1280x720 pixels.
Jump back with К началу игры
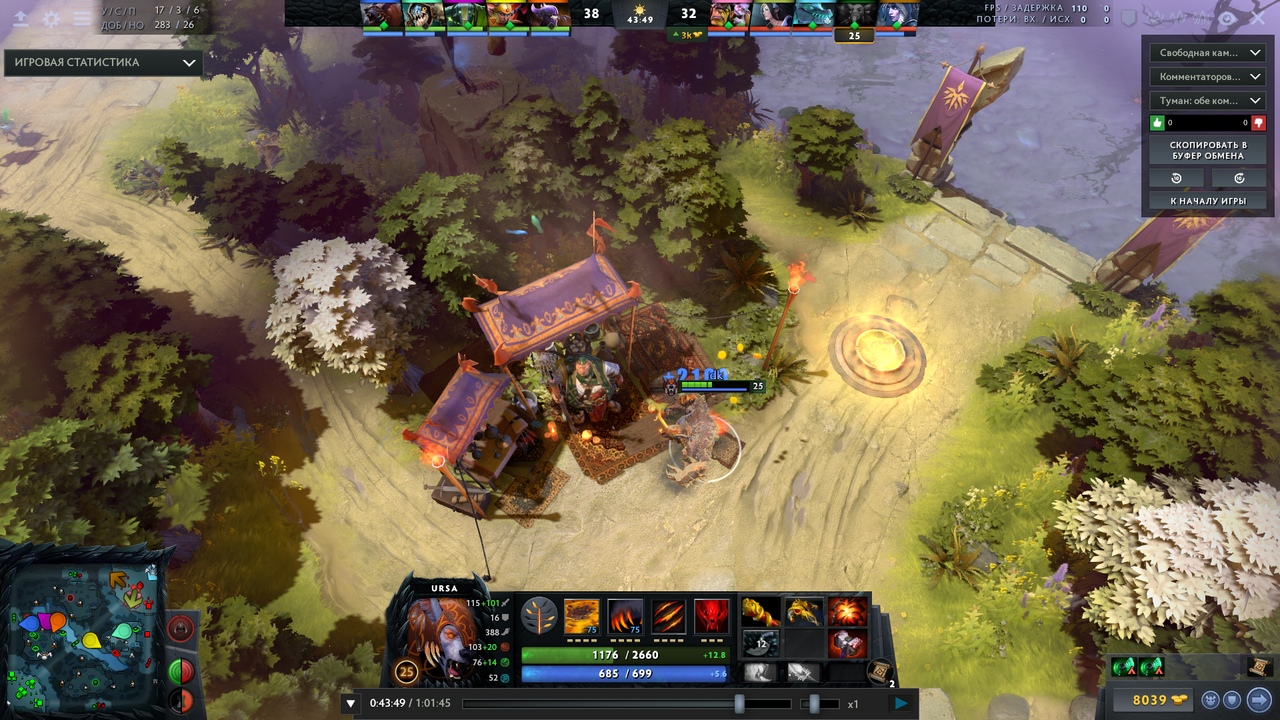1208,201
